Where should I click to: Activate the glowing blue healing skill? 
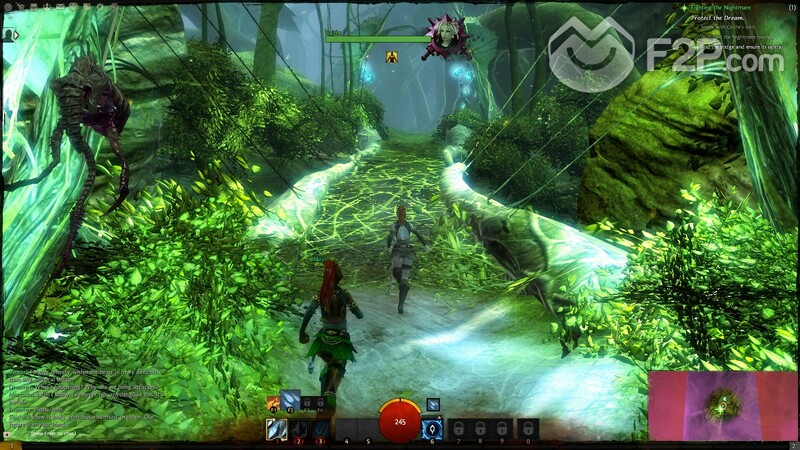click(x=433, y=430)
